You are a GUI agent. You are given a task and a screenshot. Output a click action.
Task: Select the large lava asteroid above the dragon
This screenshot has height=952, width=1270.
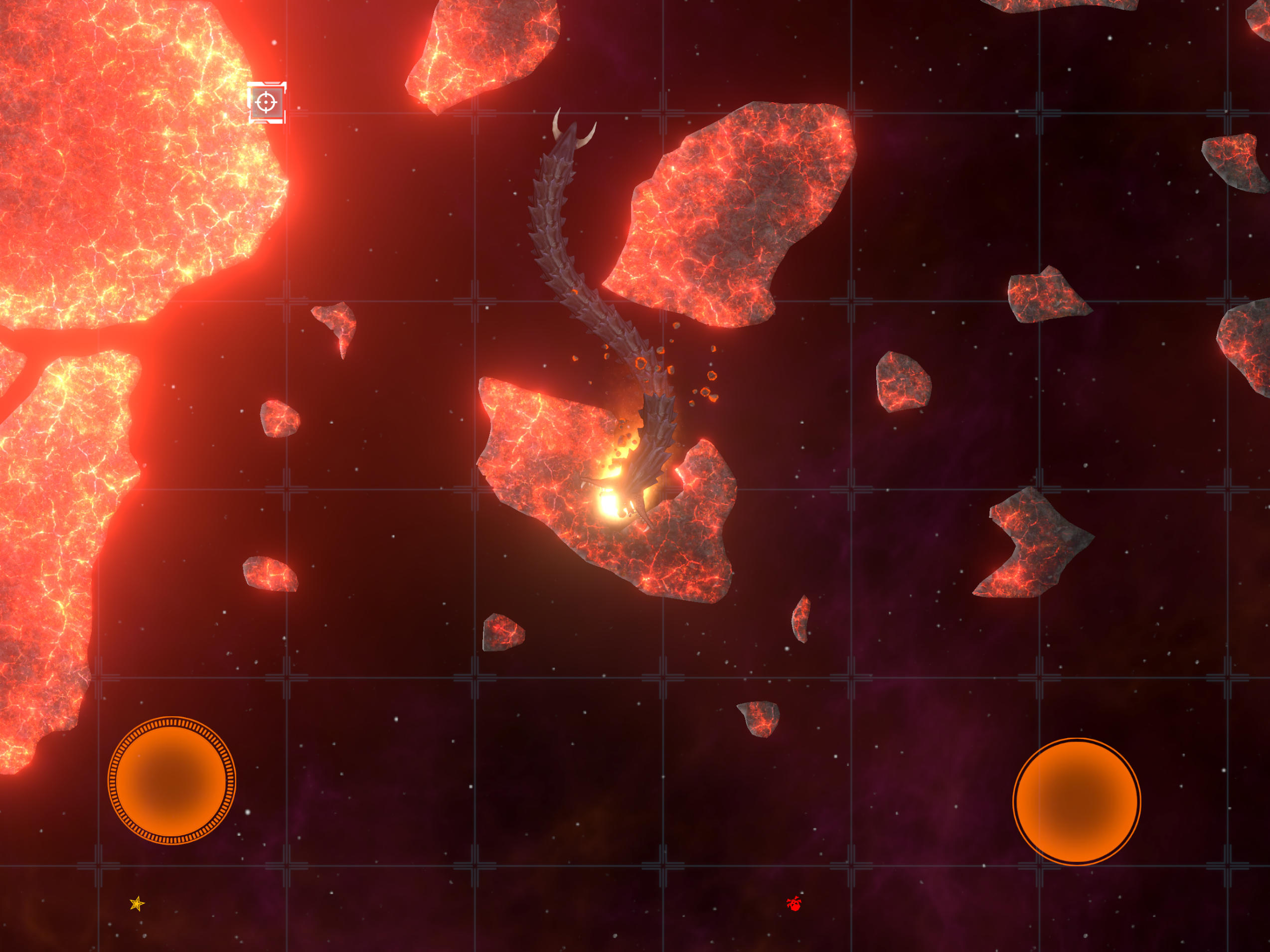(x=735, y=212)
